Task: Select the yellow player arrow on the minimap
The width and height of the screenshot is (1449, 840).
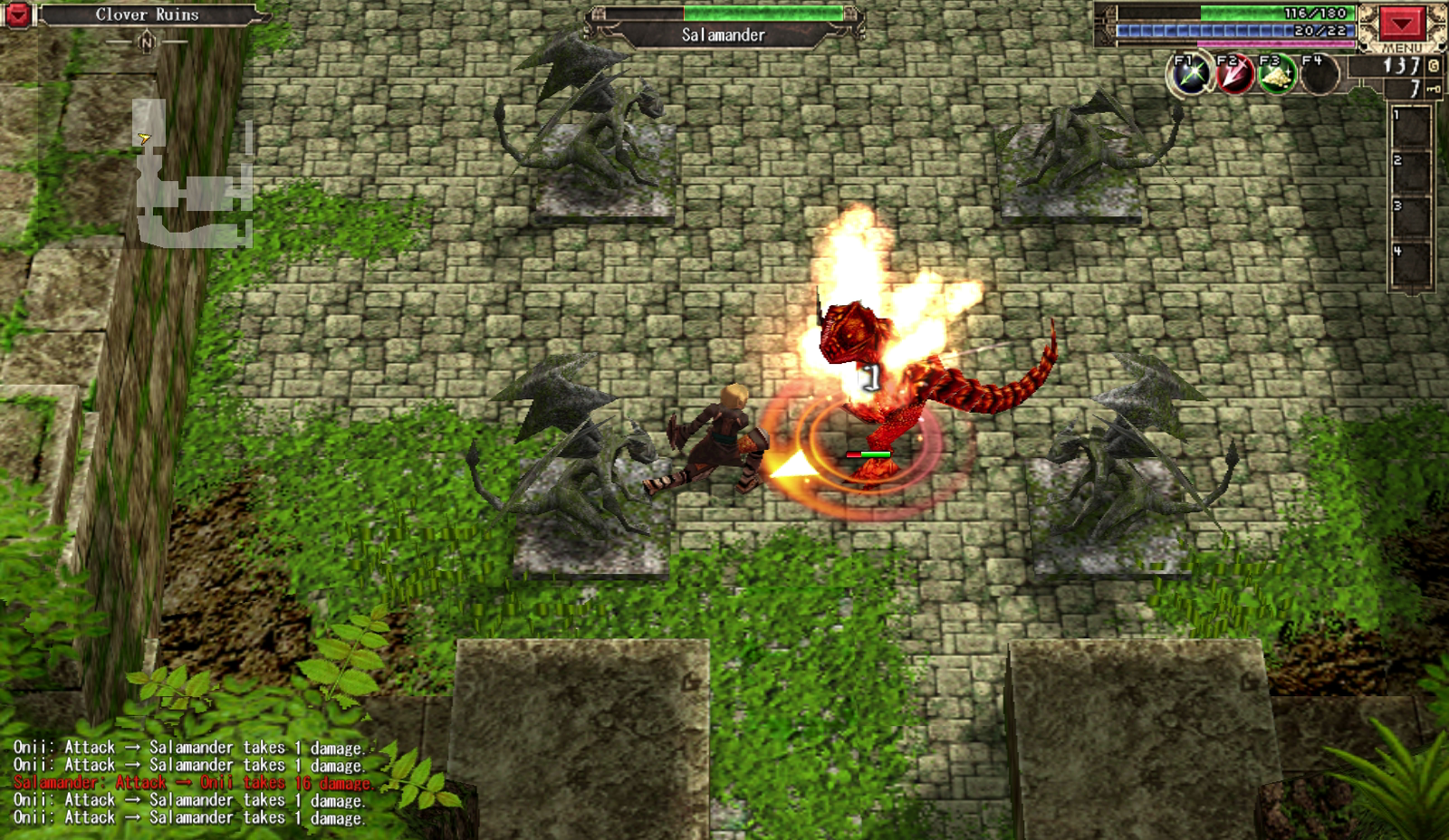Action: [144, 136]
